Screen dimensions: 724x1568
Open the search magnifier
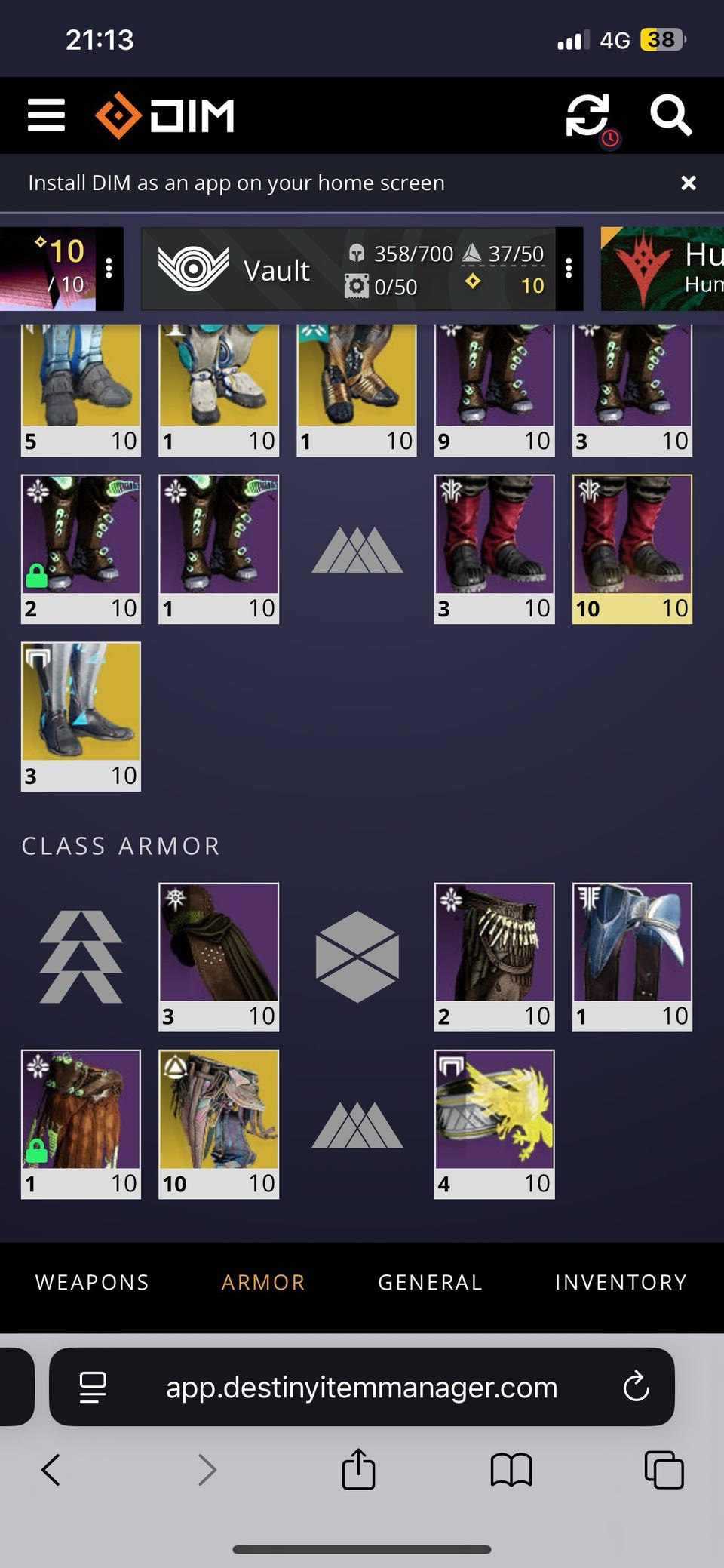pyautogui.click(x=670, y=115)
